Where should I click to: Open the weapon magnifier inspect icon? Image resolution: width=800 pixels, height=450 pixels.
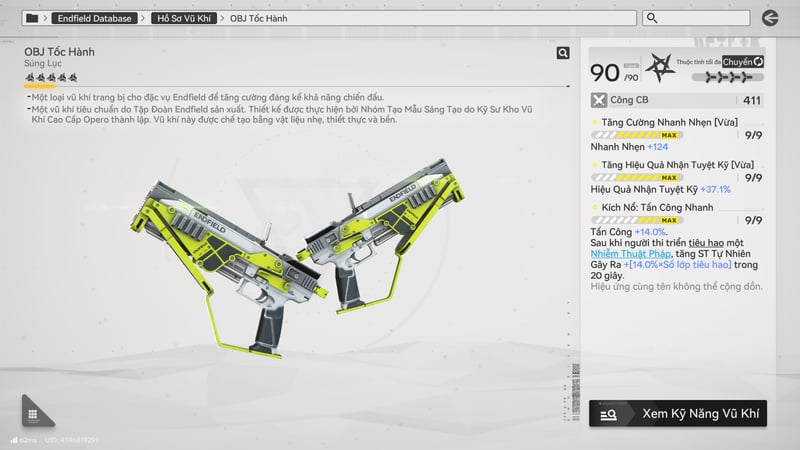pos(563,53)
